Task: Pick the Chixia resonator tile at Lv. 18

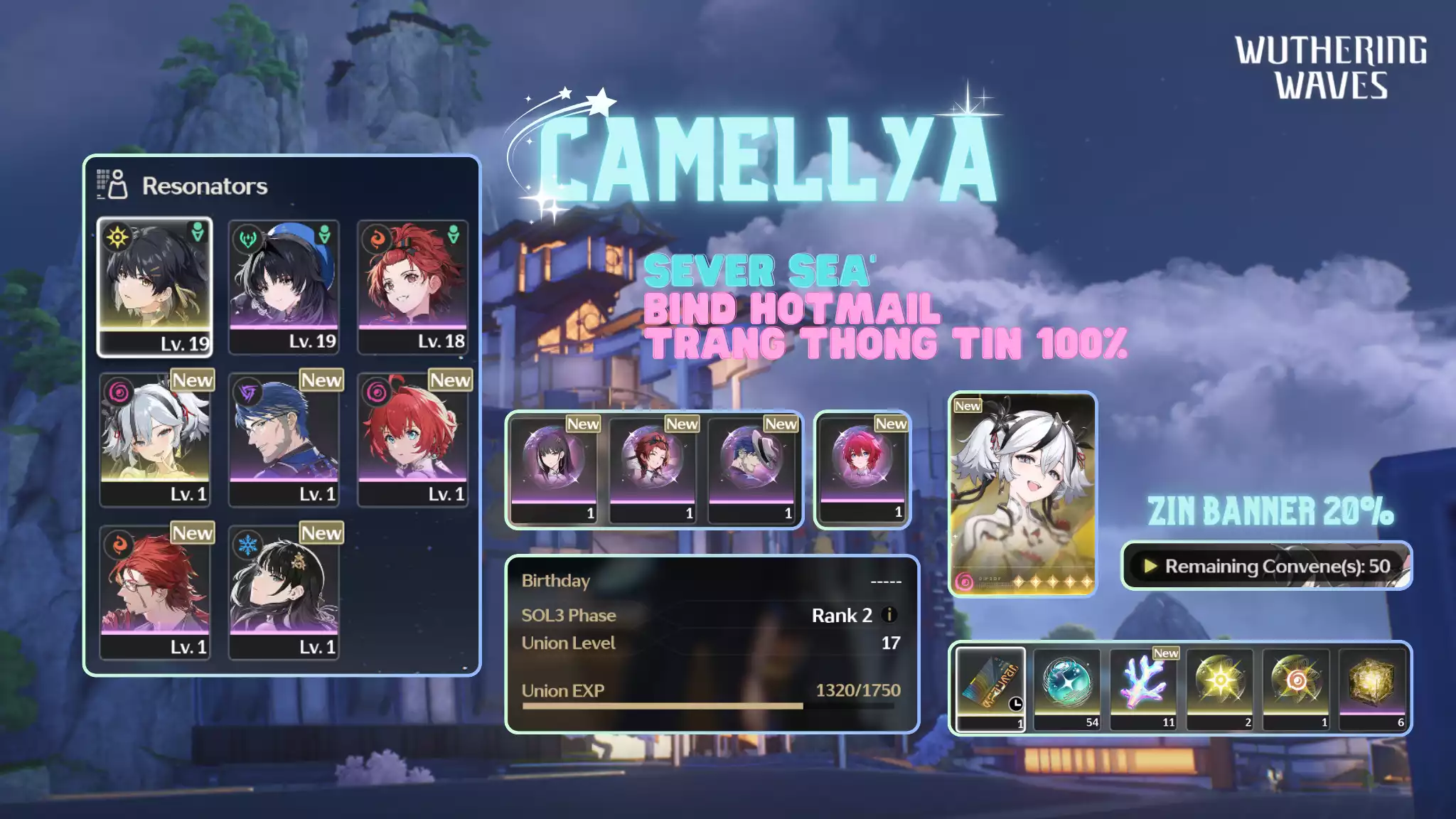Action: [x=412, y=286]
